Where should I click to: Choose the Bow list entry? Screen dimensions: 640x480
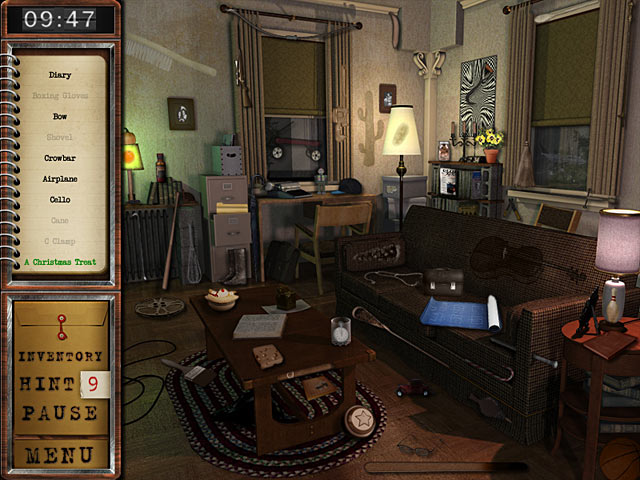pyautogui.click(x=60, y=116)
